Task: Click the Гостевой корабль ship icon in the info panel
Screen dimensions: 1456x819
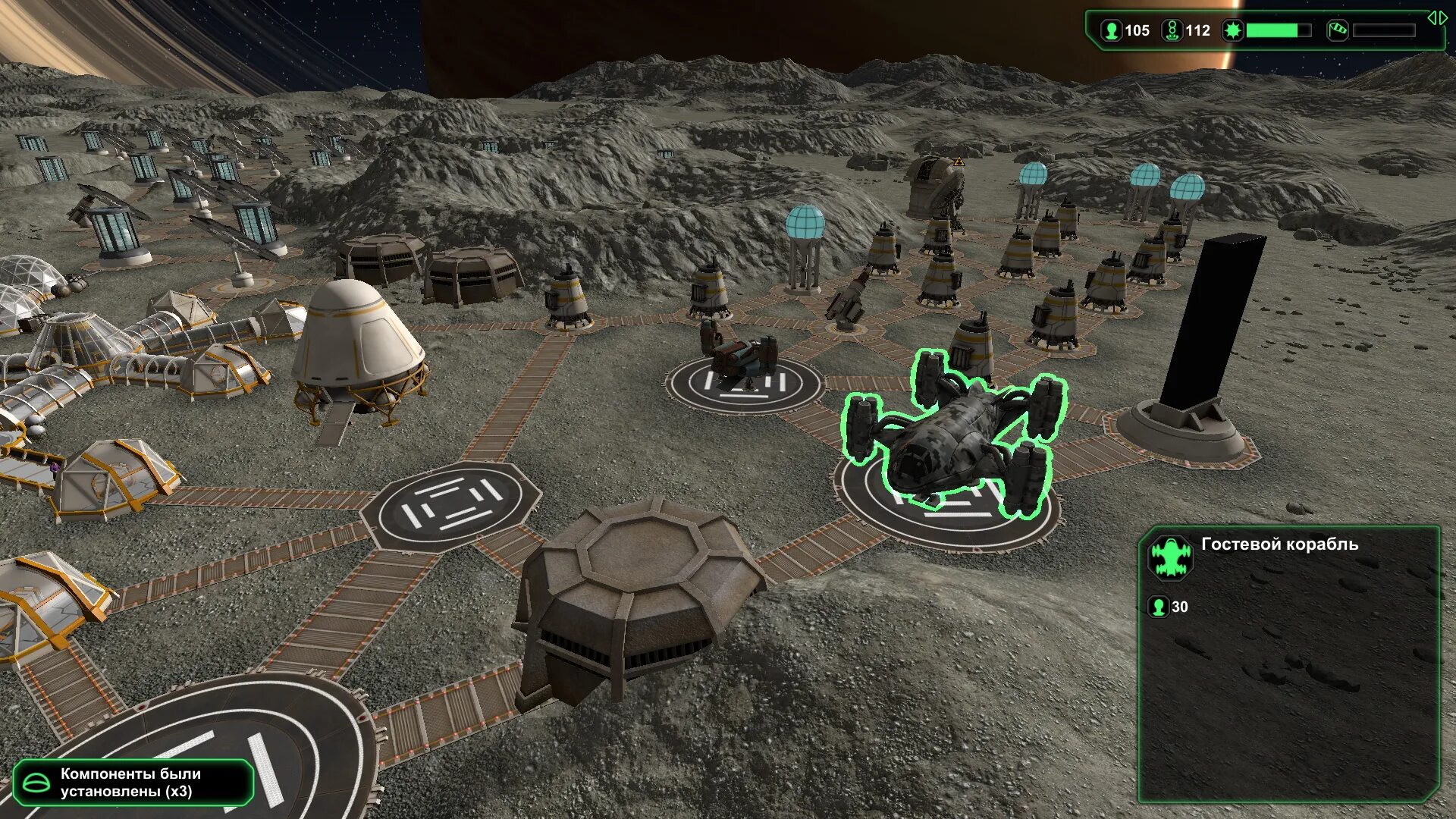Action: tap(1170, 557)
